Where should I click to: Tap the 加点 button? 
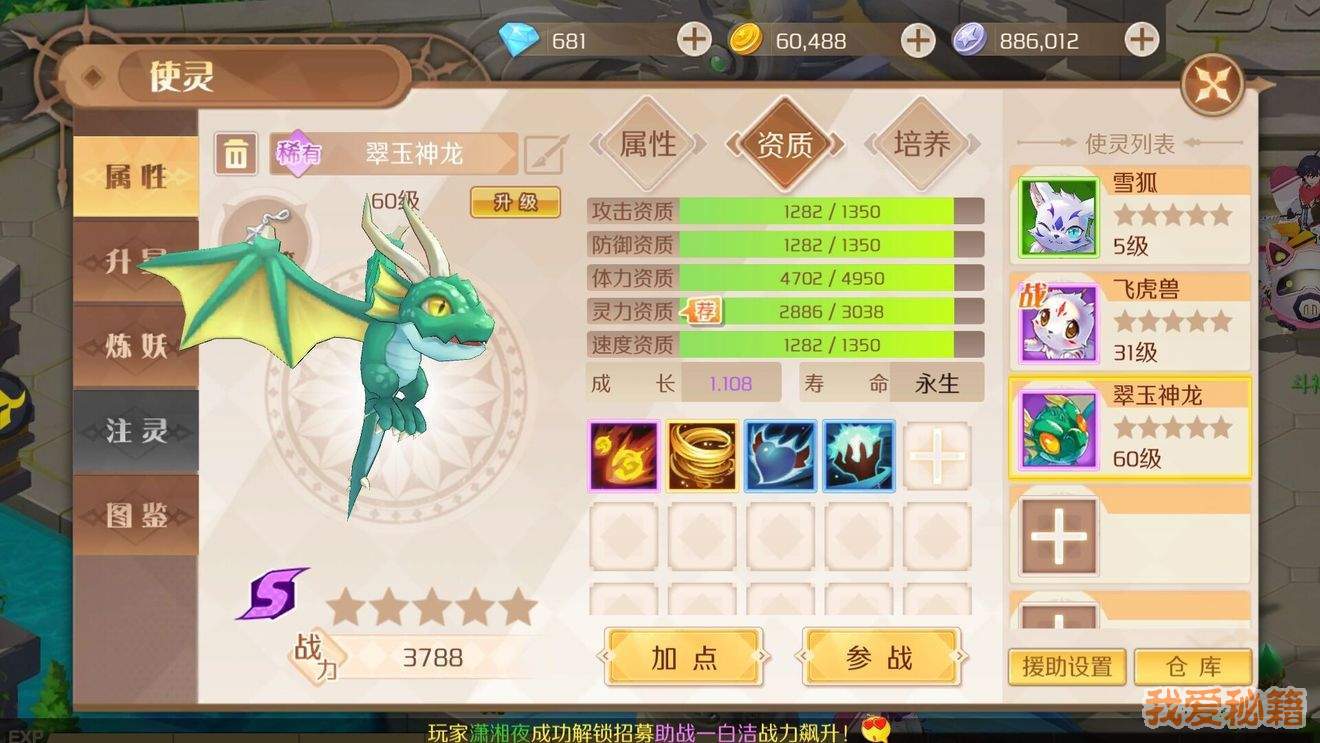coord(684,658)
